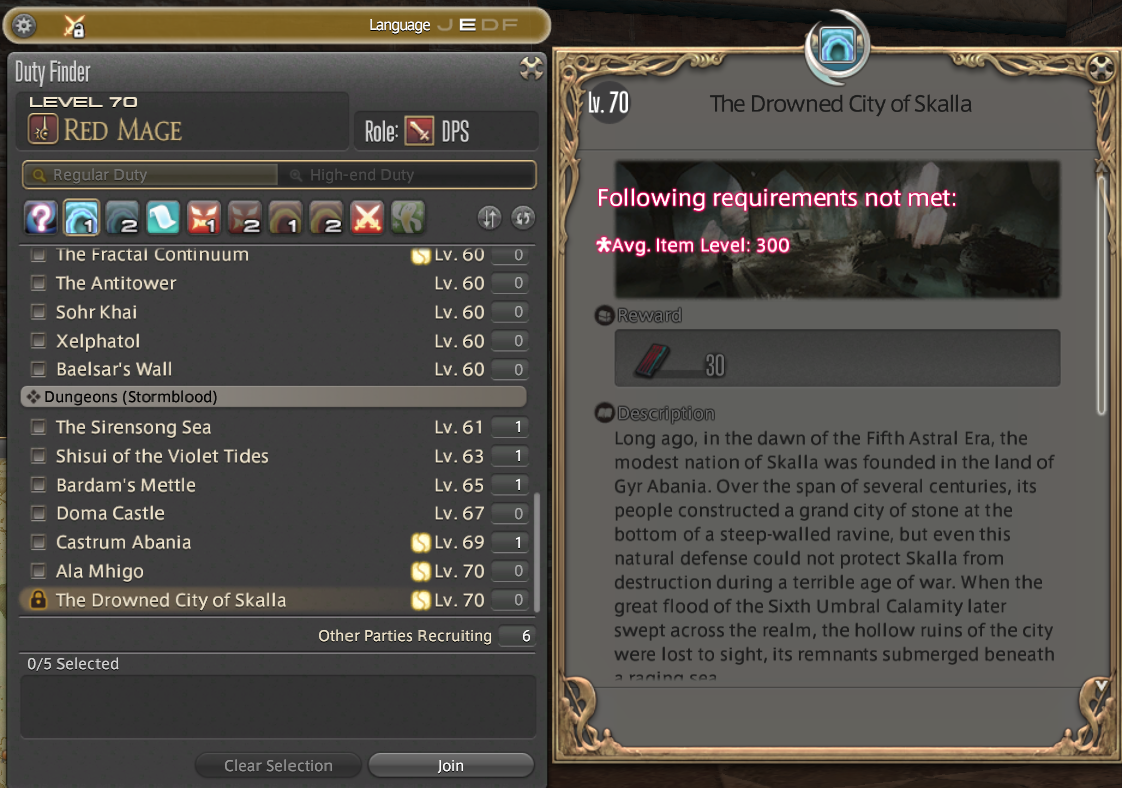Click Clear Selection
Image resolution: width=1122 pixels, height=788 pixels.
tap(278, 765)
